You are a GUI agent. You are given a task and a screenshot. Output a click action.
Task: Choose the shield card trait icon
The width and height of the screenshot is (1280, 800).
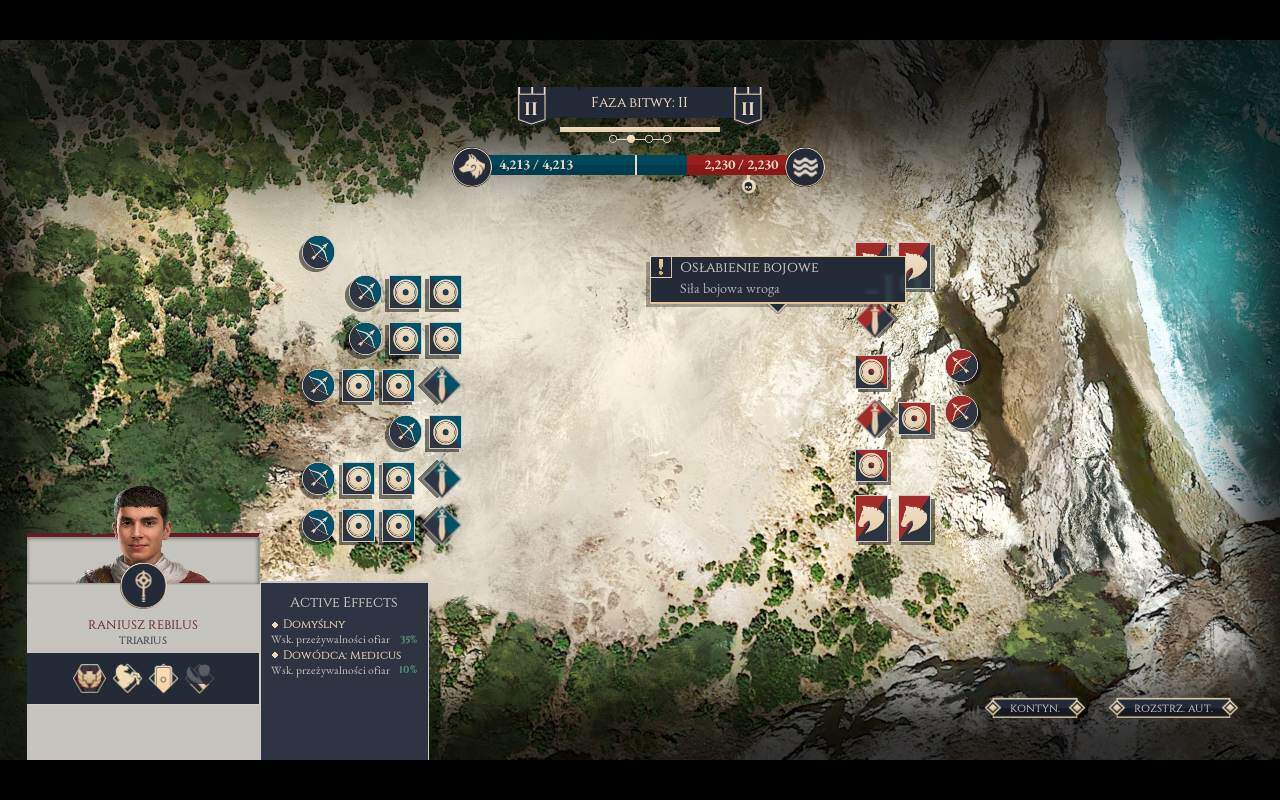(x=163, y=679)
